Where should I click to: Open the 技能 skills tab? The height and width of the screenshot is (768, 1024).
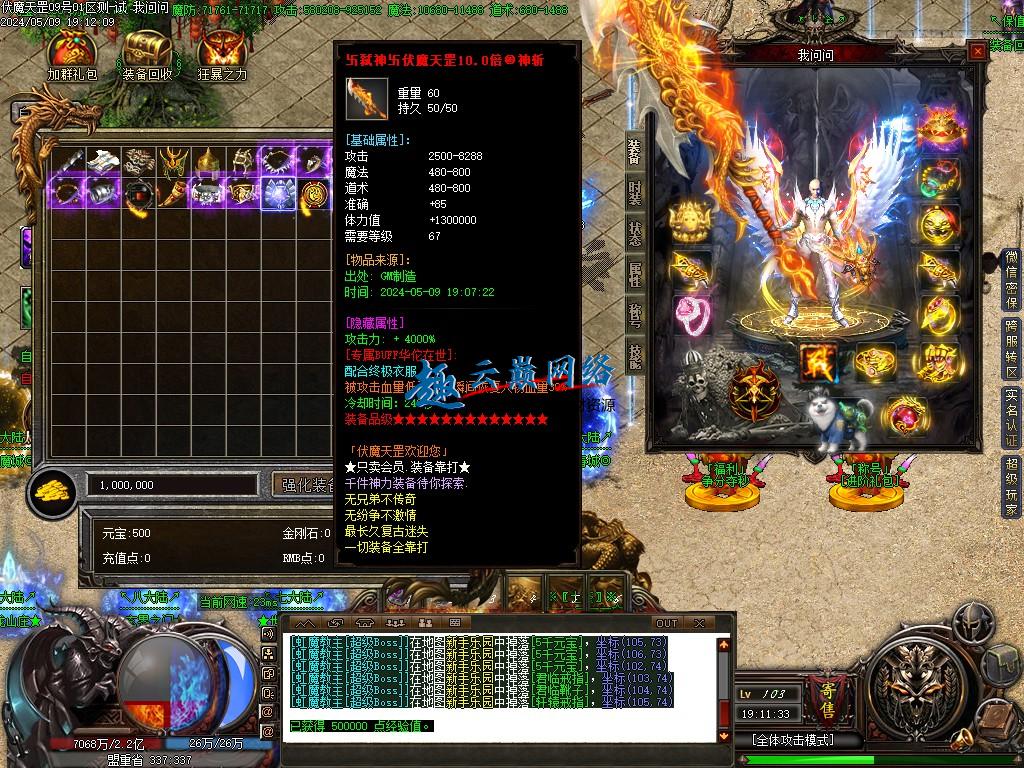coord(635,355)
